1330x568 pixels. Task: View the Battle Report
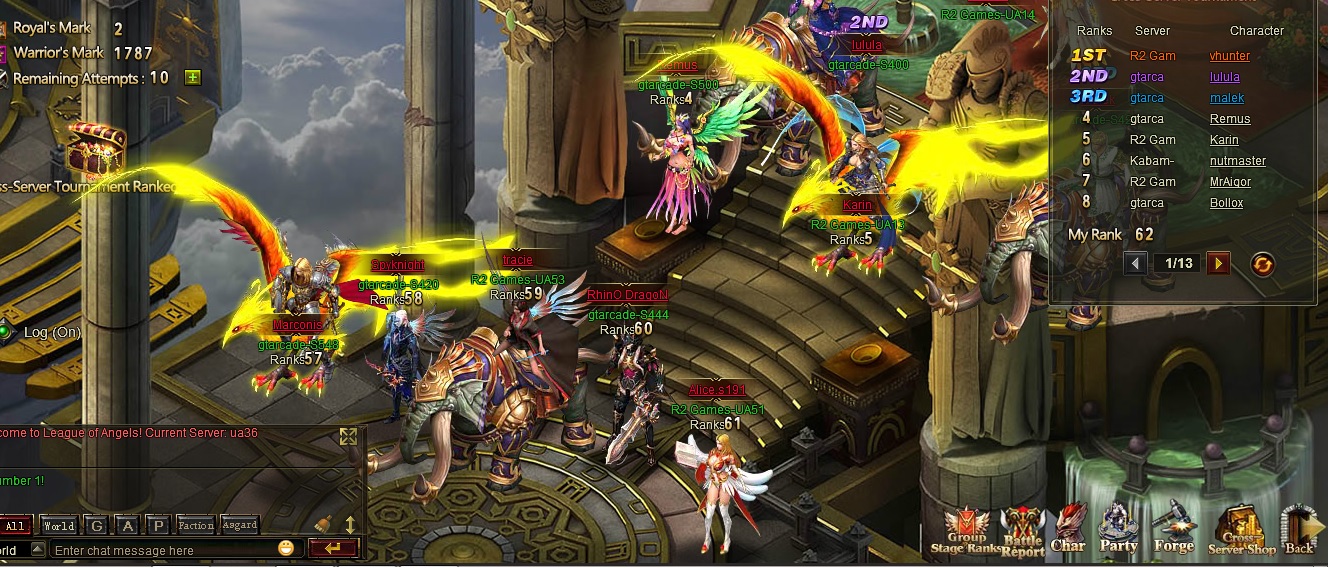coord(1022,532)
